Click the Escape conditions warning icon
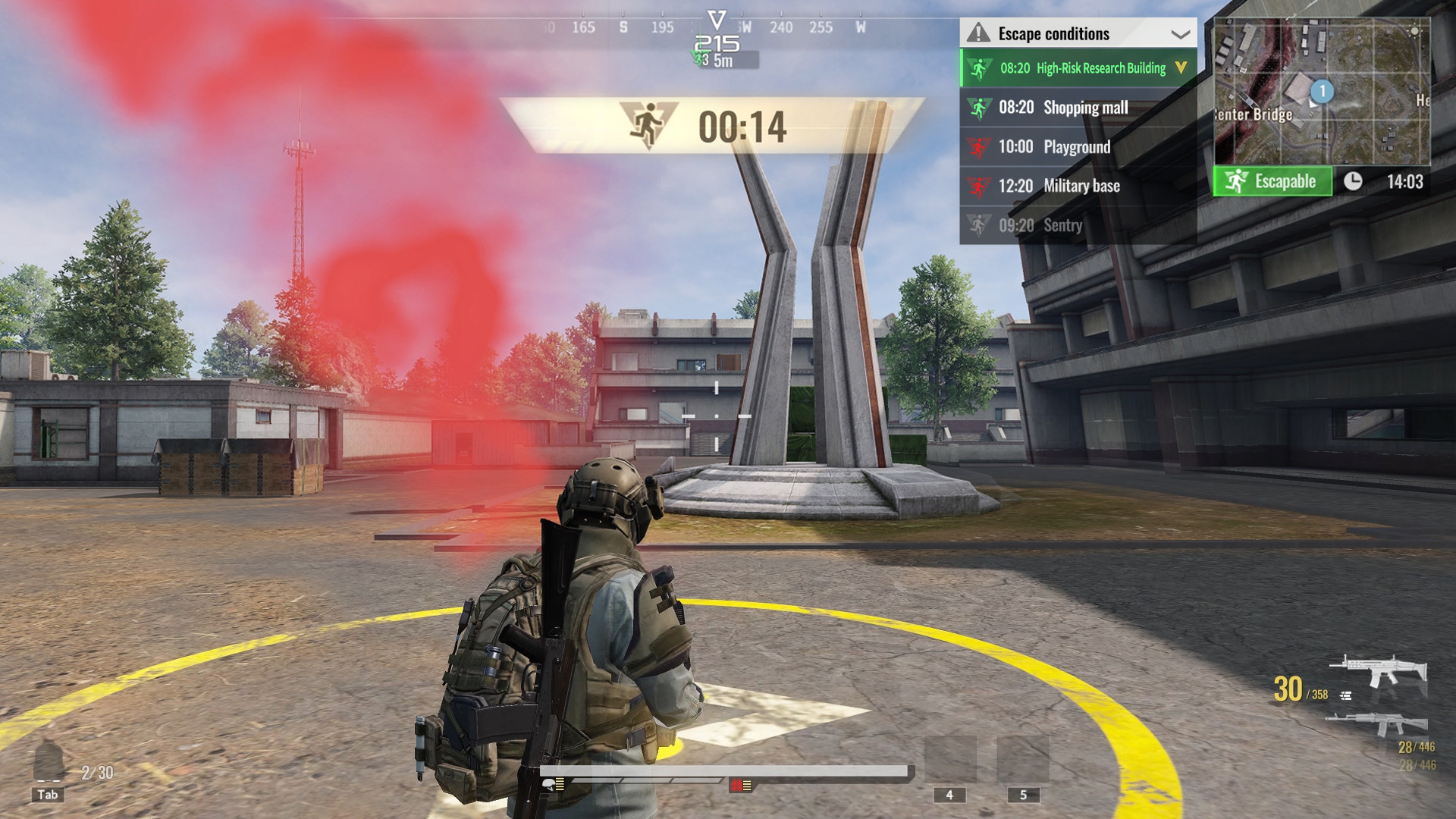 (978, 33)
